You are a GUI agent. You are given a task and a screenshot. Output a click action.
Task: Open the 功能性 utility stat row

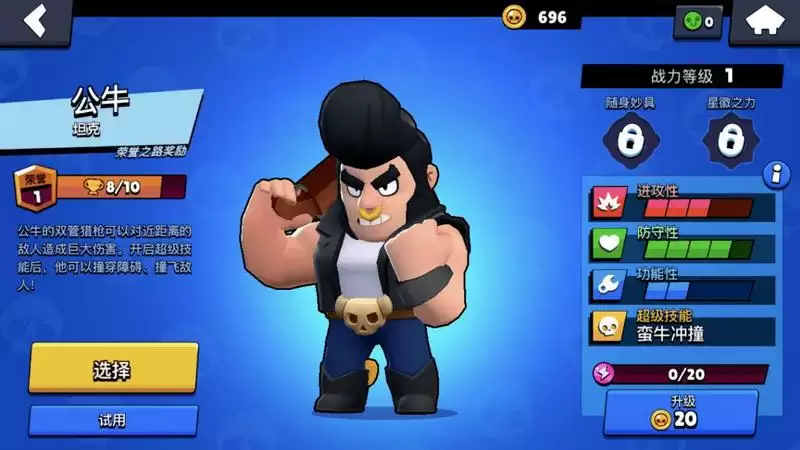pos(682,284)
